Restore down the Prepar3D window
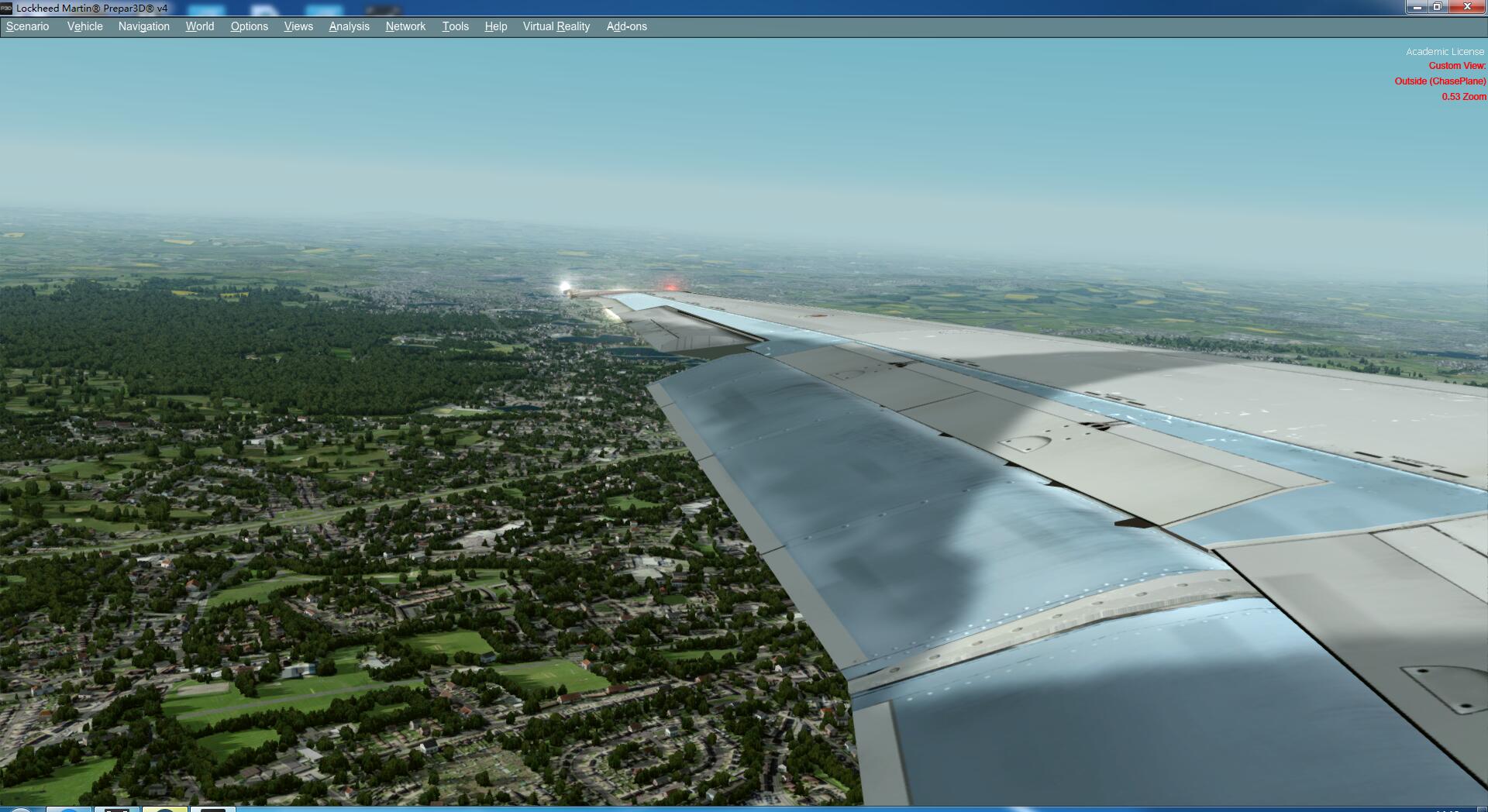The width and height of the screenshot is (1488, 812). [1438, 7]
